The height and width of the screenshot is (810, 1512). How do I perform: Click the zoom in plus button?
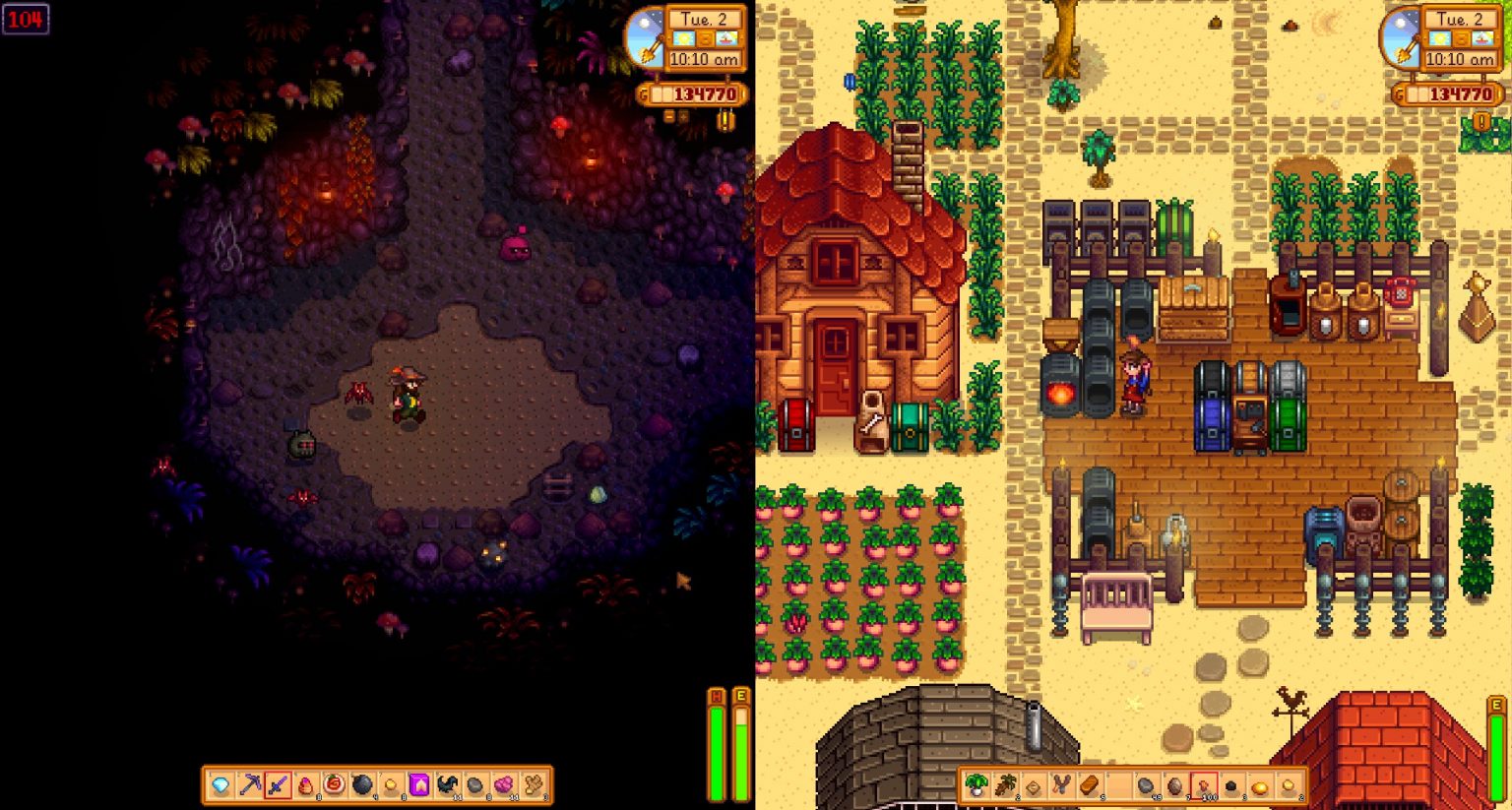684,117
